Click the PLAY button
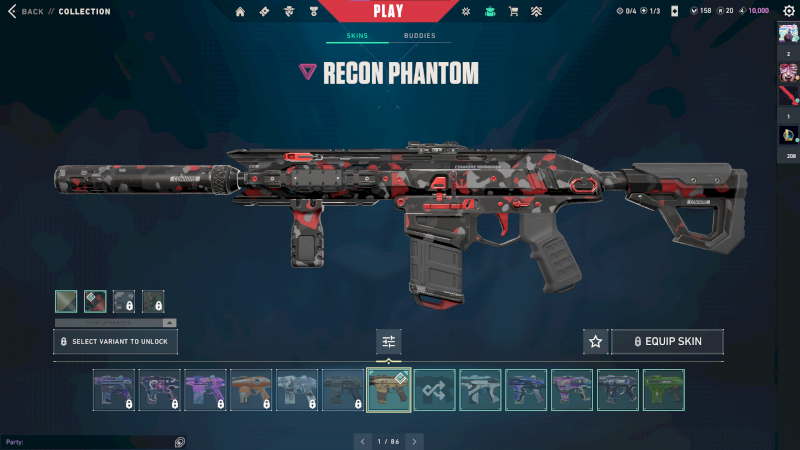800x450 pixels. pyautogui.click(x=388, y=11)
